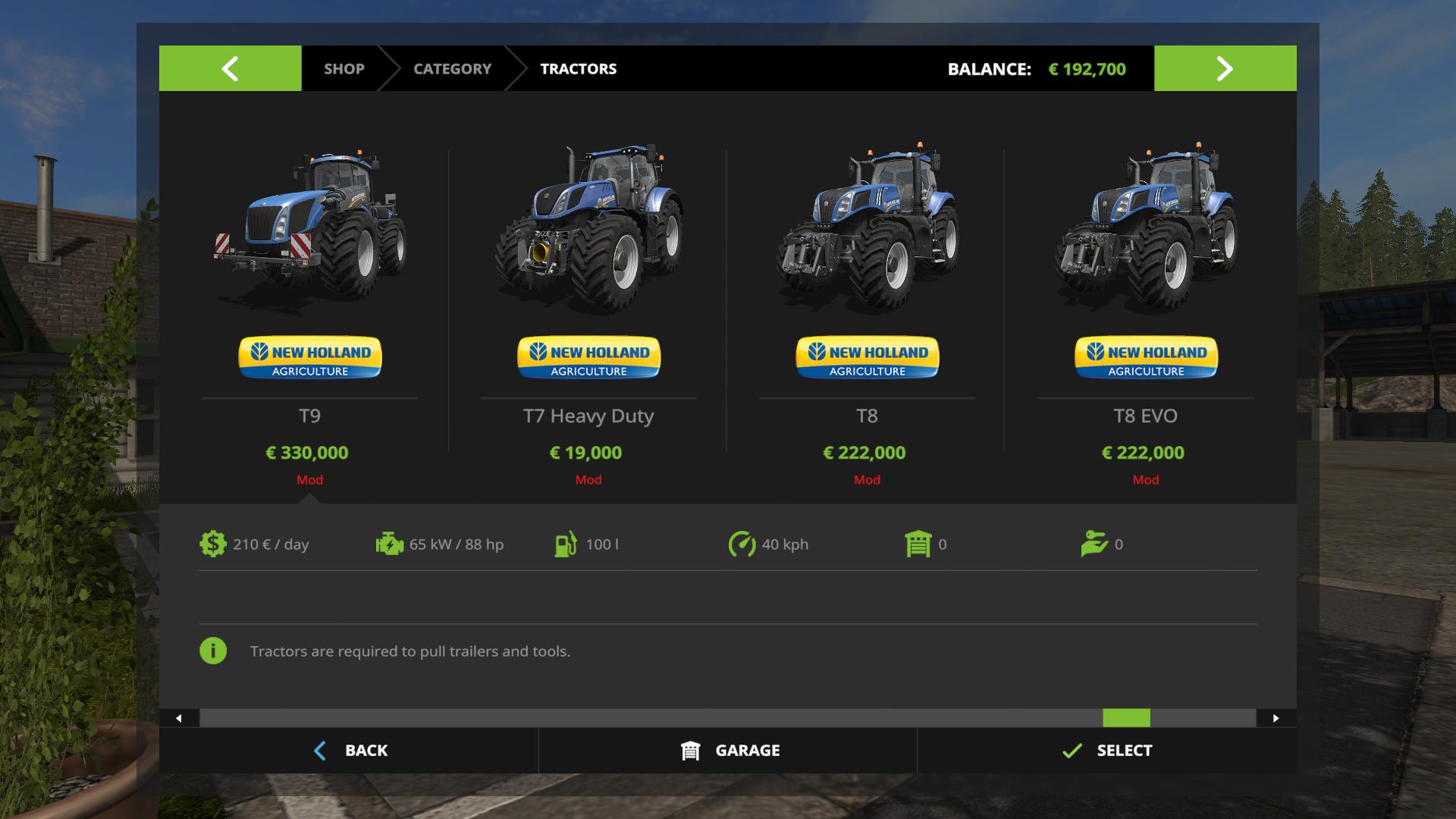1456x819 pixels.
Task: Go to next page with right arrow
Action: [x=1225, y=68]
